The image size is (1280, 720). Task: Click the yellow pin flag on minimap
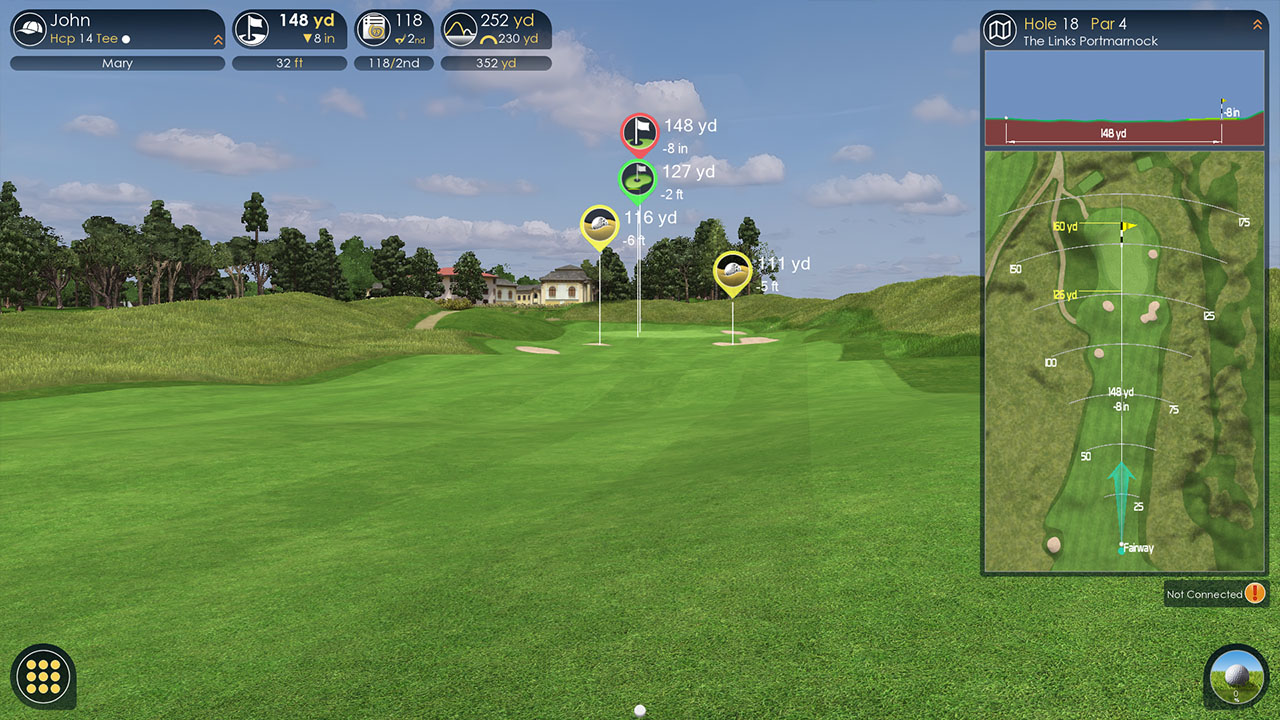pyautogui.click(x=1128, y=226)
